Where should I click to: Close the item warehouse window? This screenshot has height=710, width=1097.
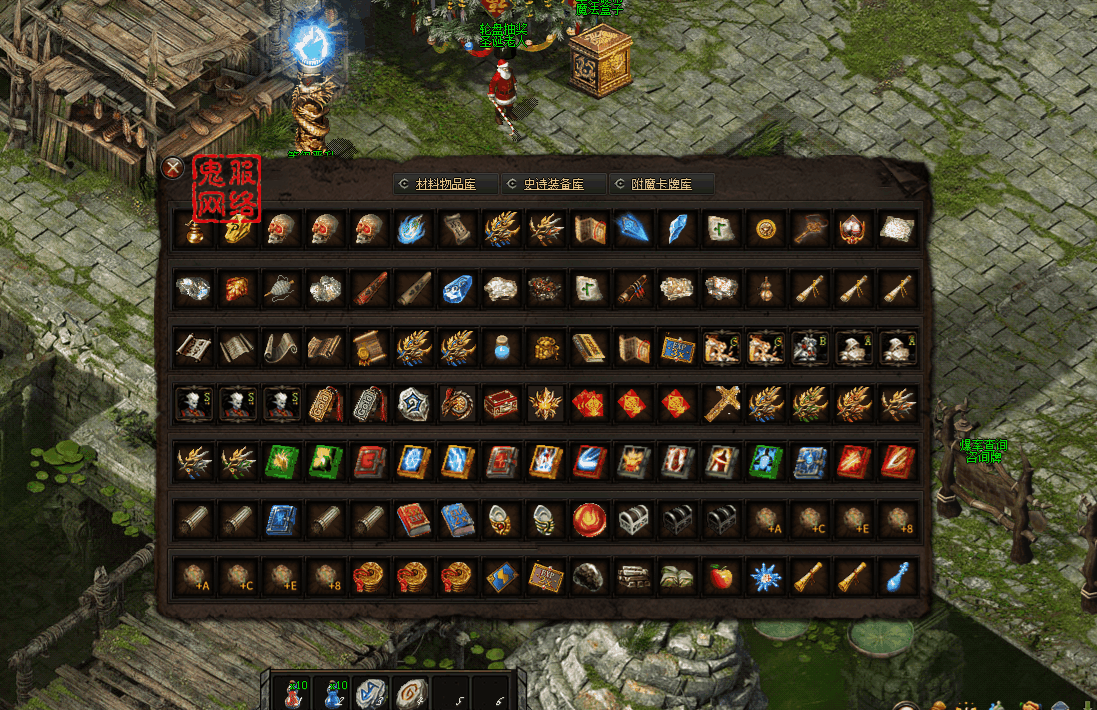[x=173, y=168]
